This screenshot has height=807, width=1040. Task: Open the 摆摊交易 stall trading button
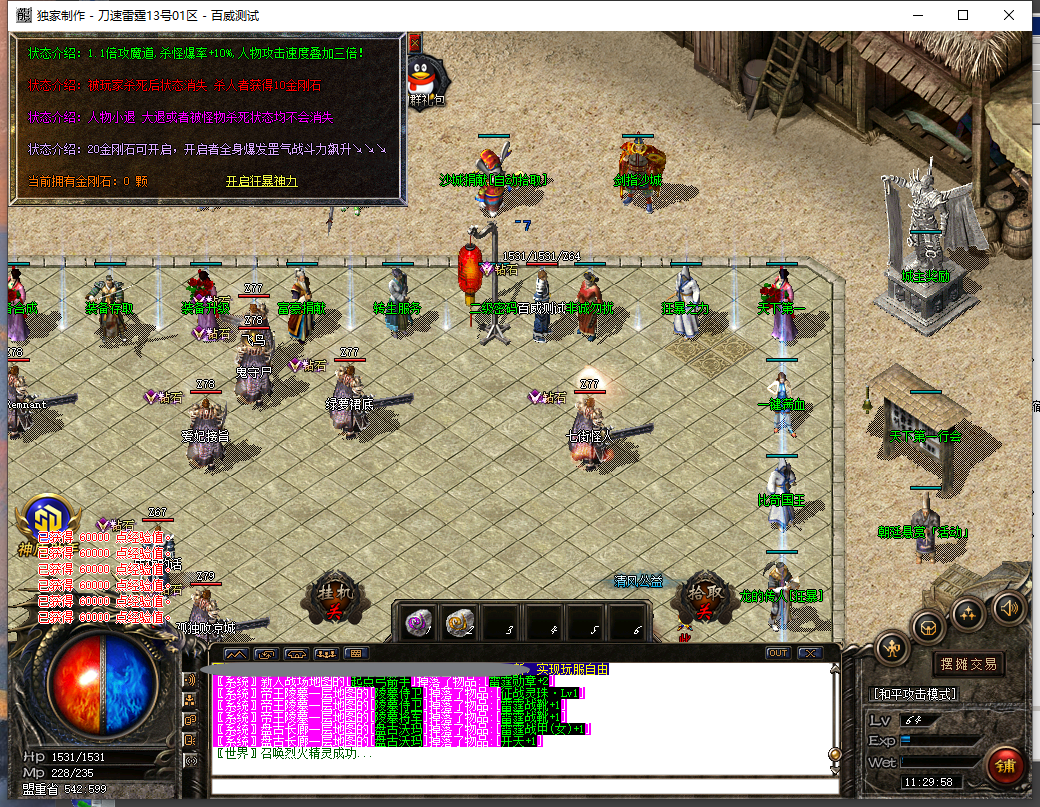968,664
